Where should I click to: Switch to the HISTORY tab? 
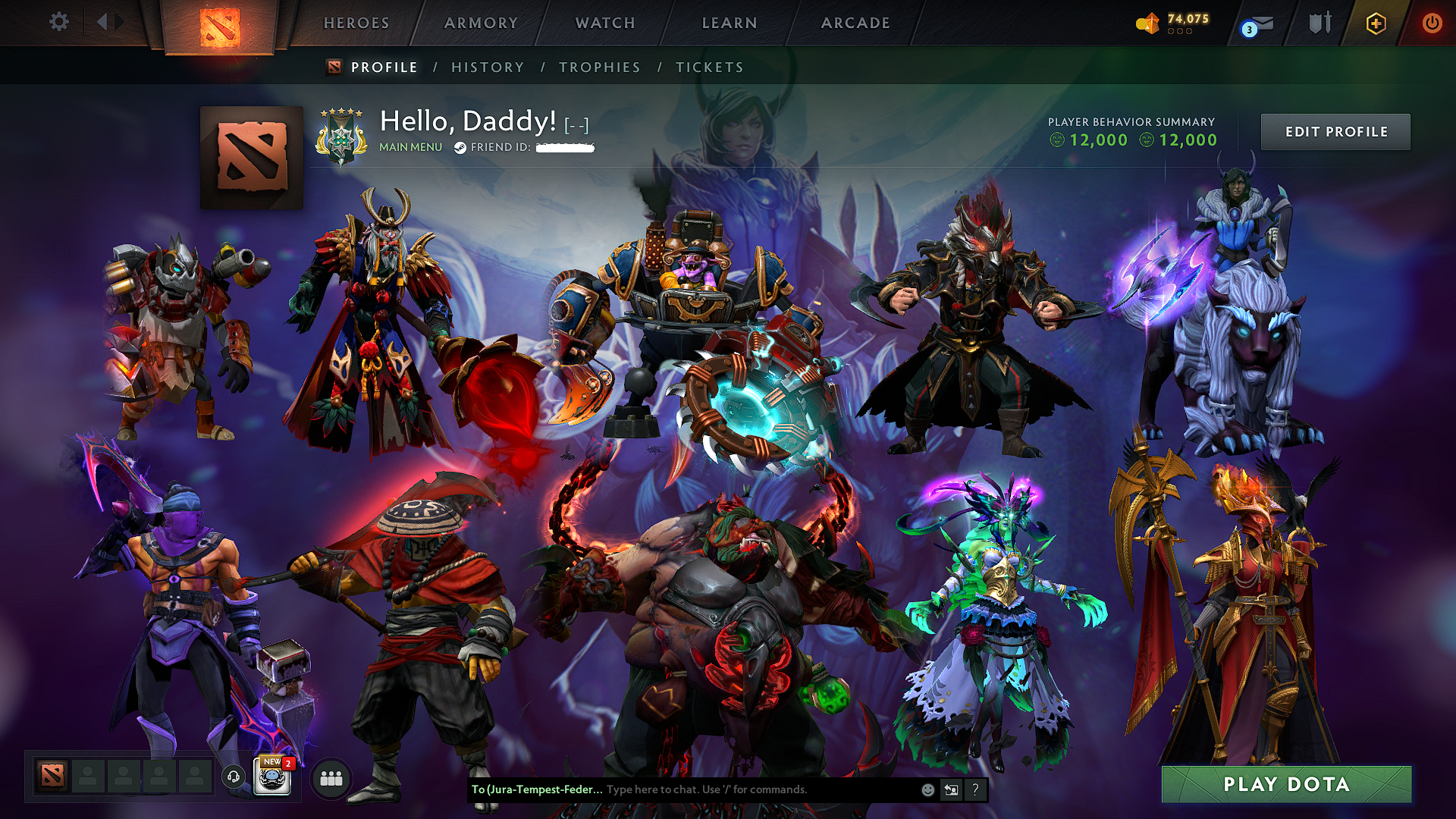click(488, 67)
